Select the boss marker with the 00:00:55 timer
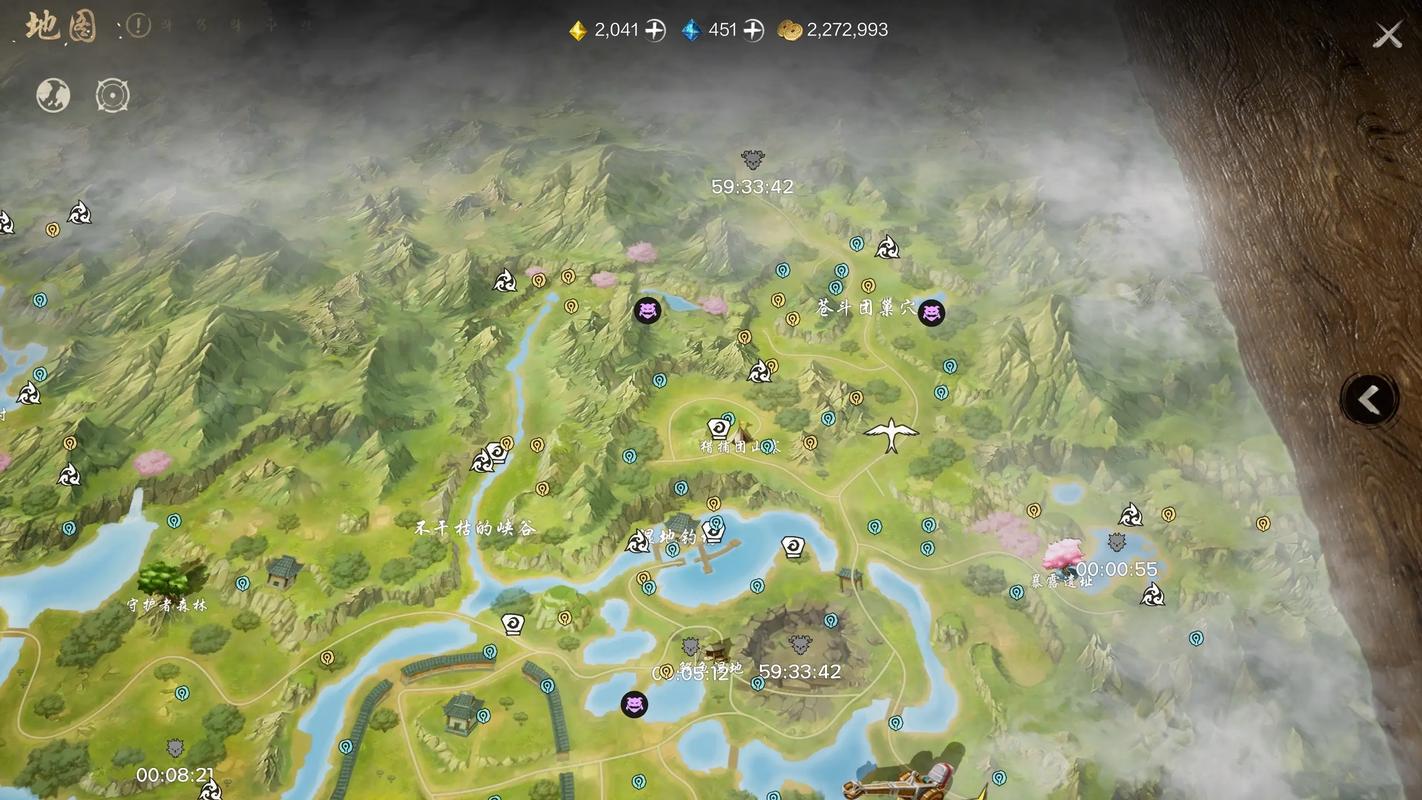 pos(1117,543)
